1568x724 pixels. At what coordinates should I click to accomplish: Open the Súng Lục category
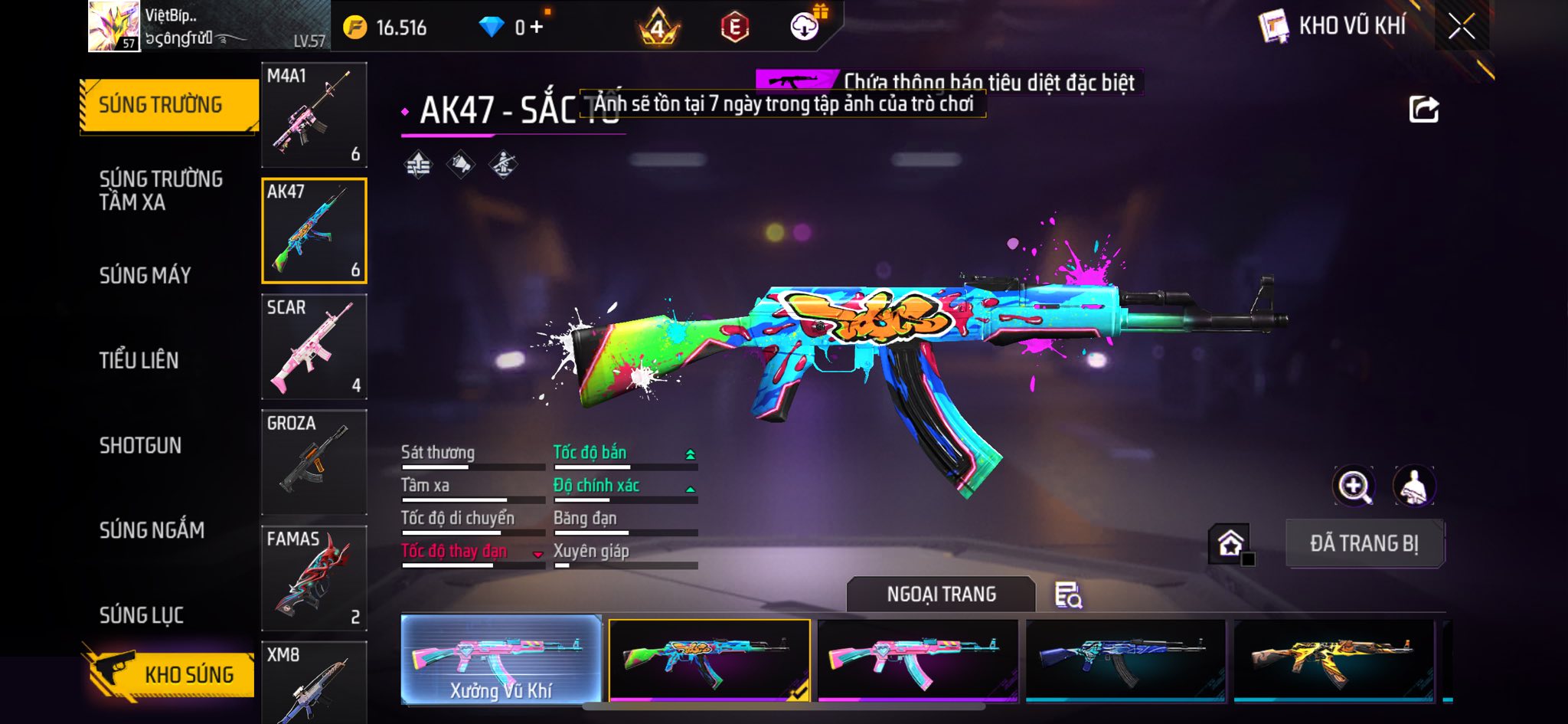(x=142, y=615)
